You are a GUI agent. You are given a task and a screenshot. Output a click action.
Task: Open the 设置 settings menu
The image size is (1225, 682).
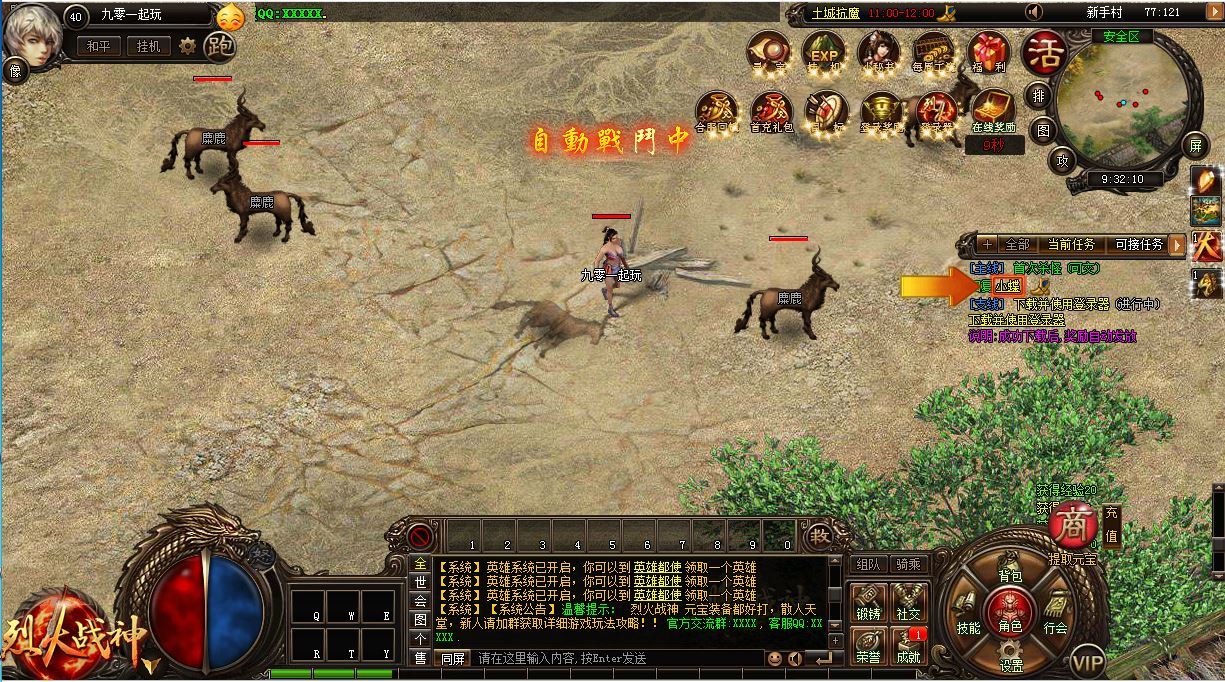point(1011,656)
